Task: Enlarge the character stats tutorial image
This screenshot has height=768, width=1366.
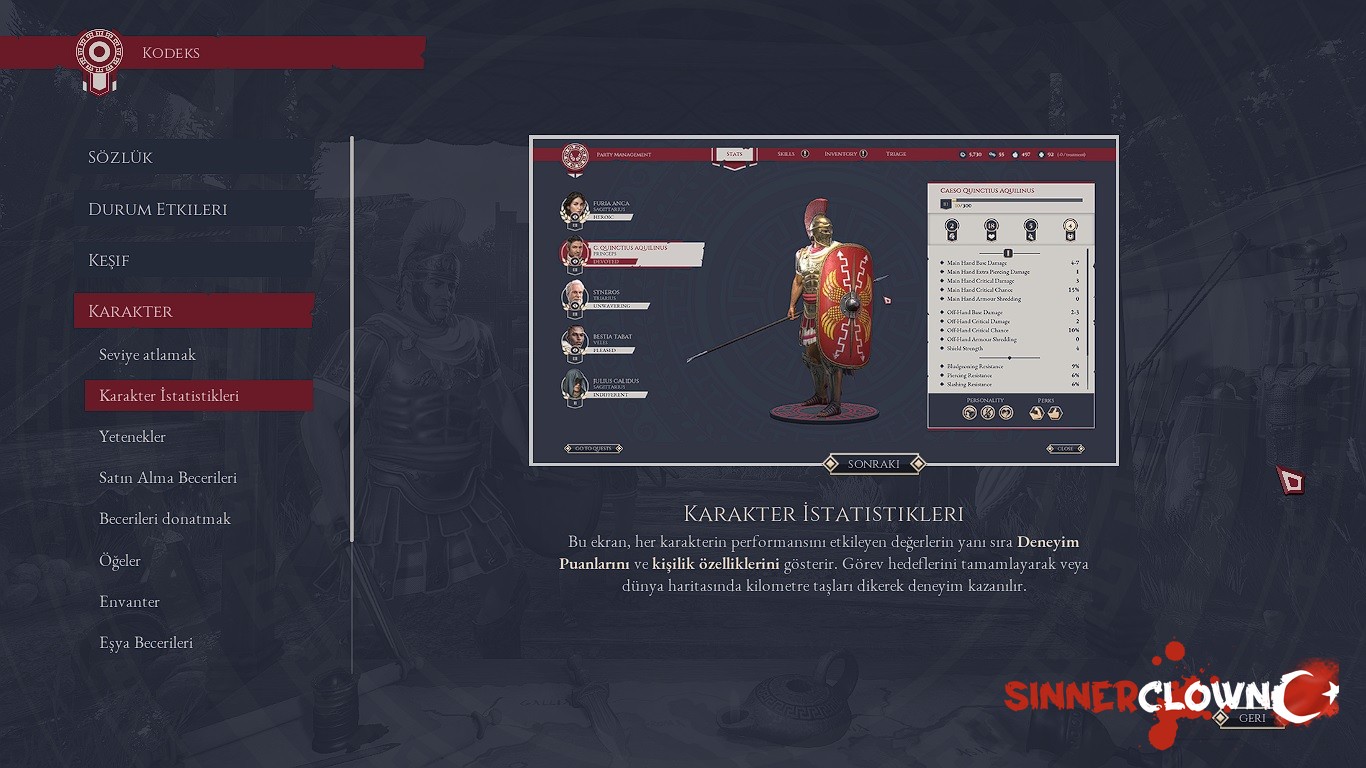Action: 823,300
